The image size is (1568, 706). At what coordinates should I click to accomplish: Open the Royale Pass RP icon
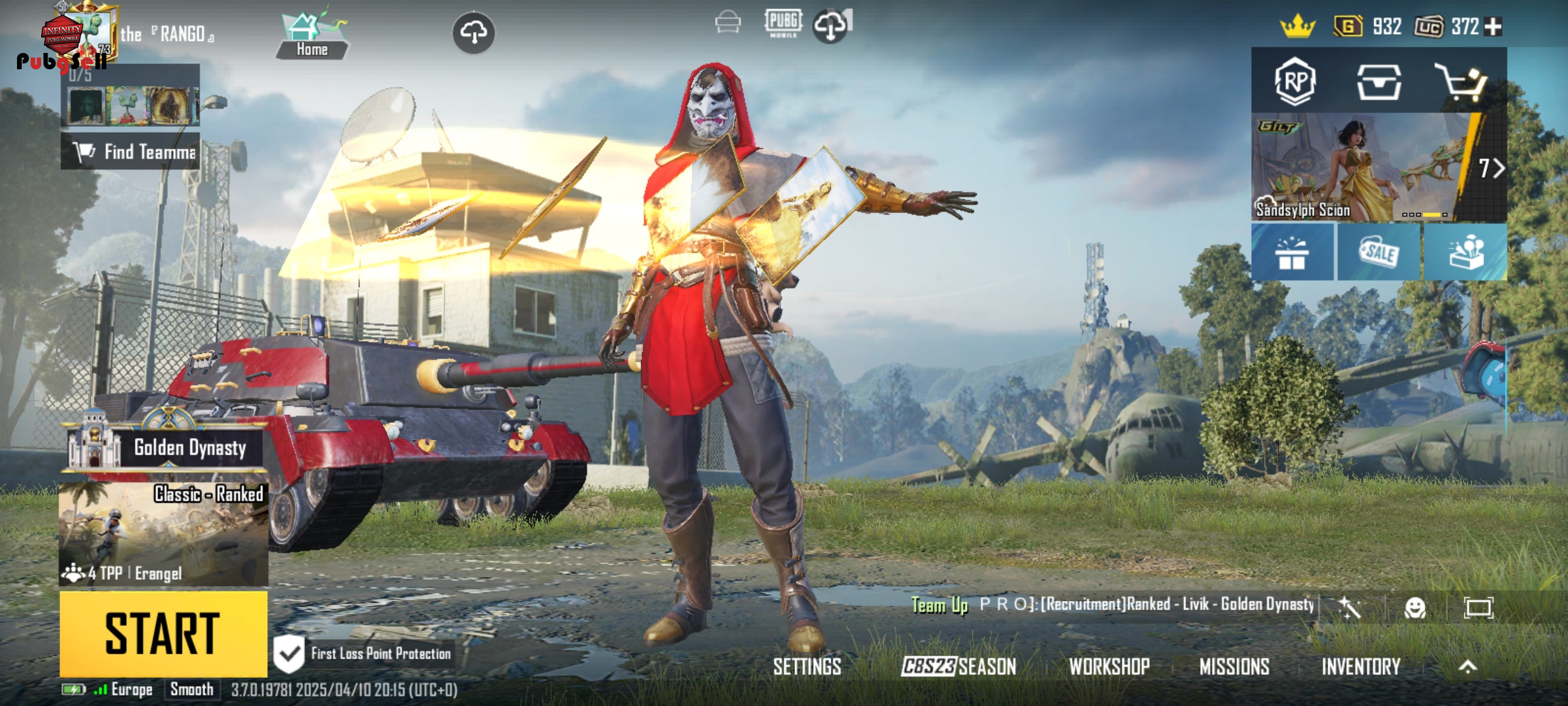(x=1295, y=82)
